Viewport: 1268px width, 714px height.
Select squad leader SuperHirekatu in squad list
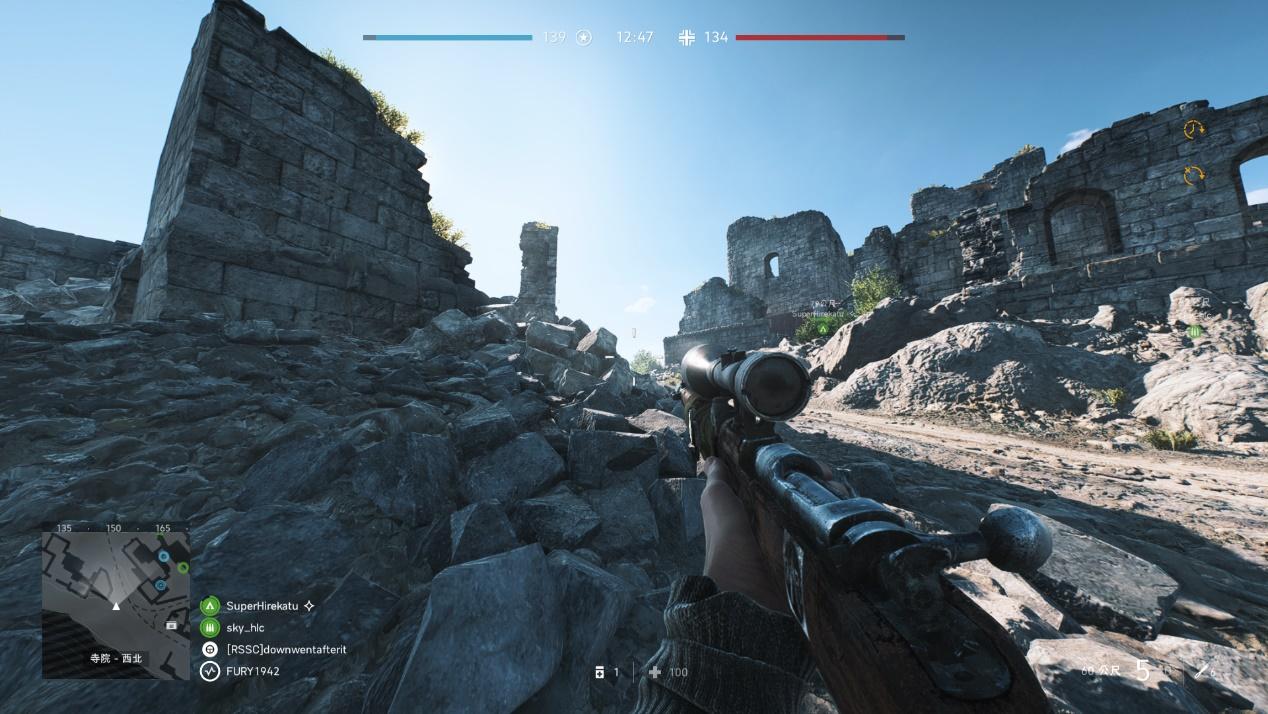point(262,606)
